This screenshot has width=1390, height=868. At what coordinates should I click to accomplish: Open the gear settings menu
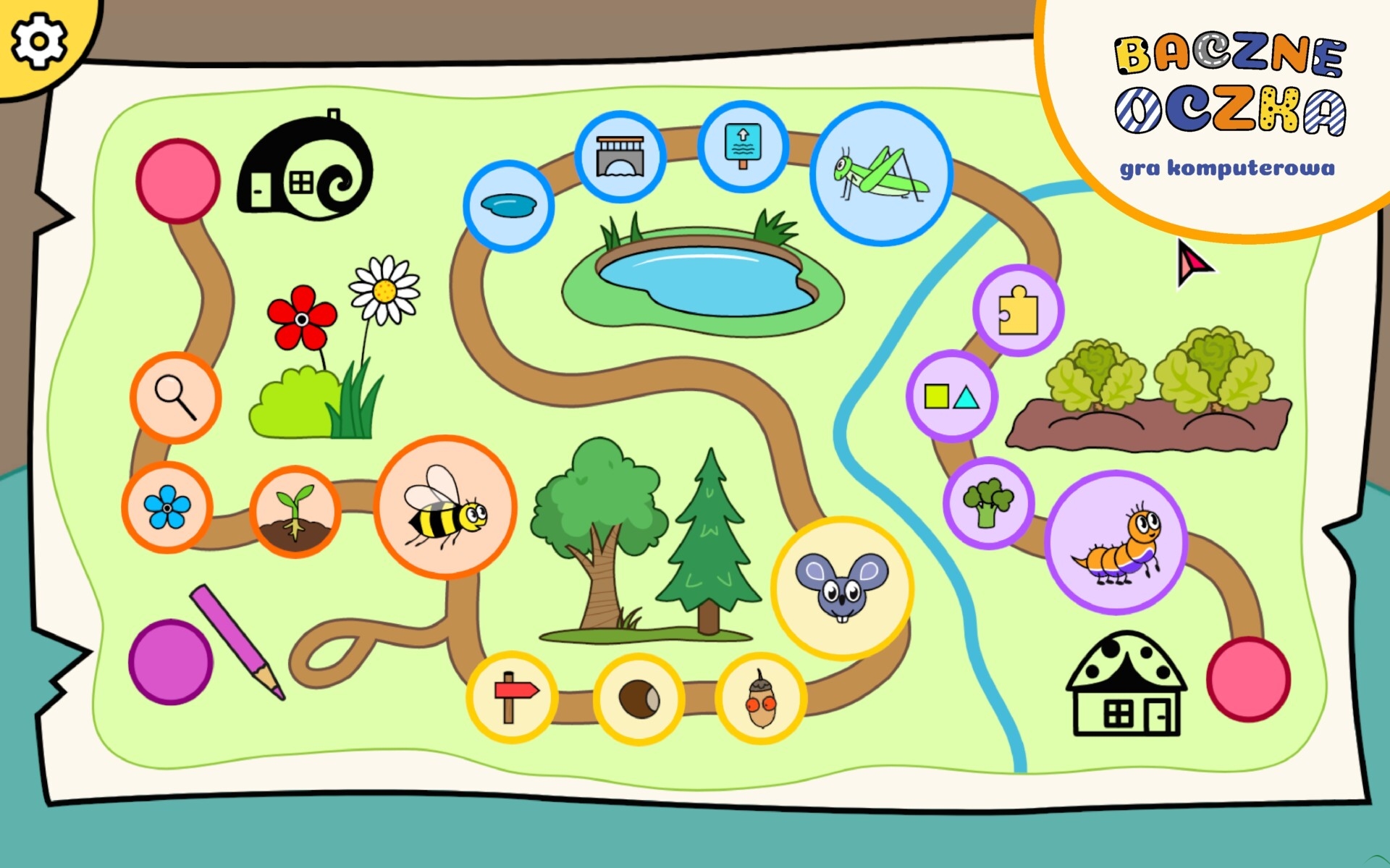pyautogui.click(x=38, y=41)
